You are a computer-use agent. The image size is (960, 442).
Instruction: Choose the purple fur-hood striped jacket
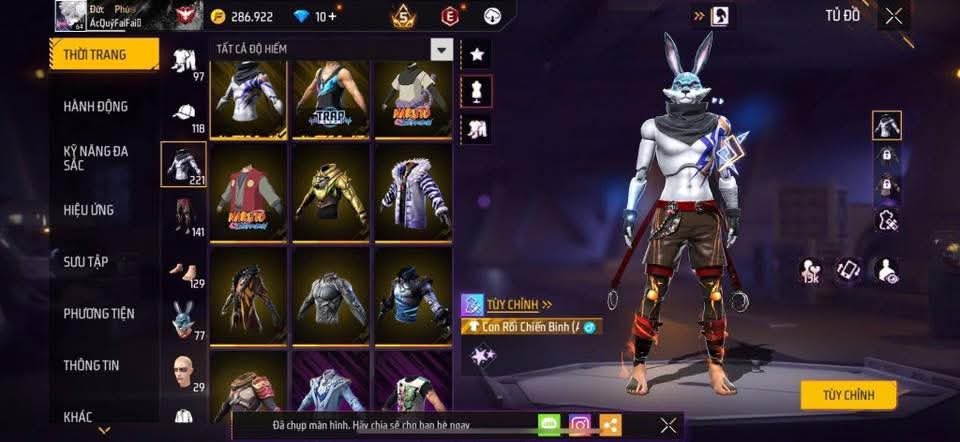click(413, 191)
